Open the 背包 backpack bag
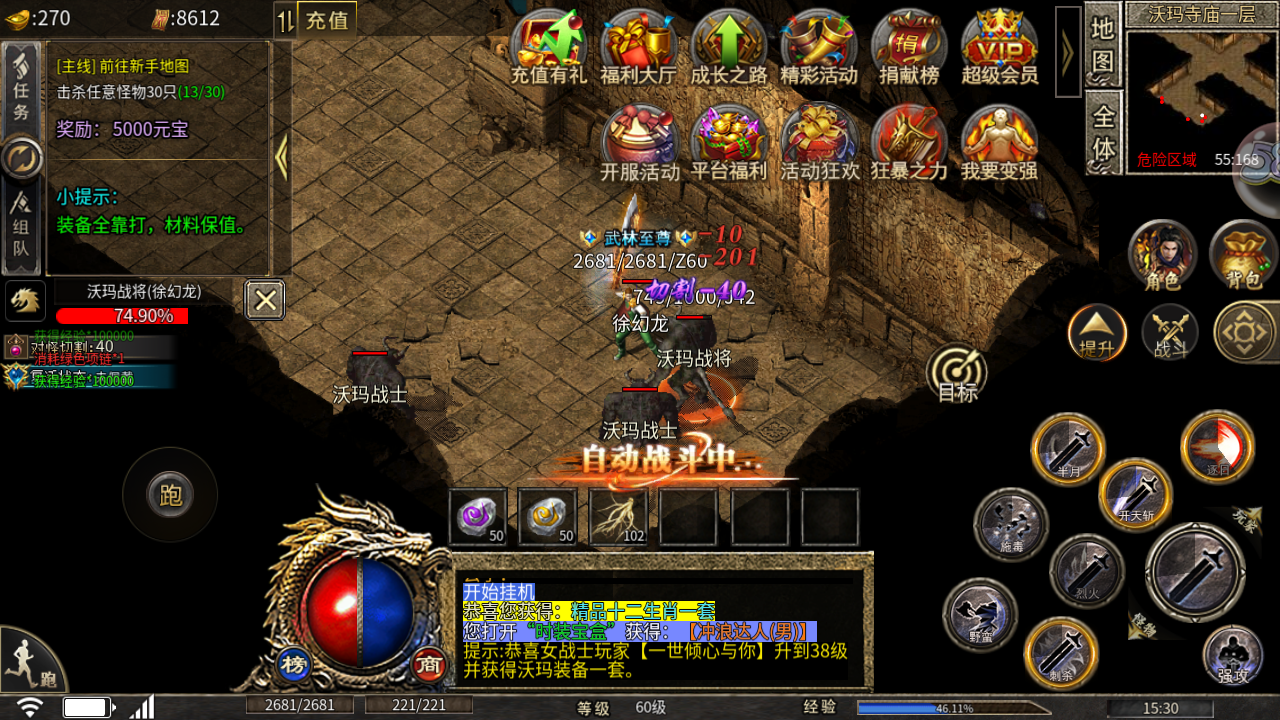 [1243, 254]
